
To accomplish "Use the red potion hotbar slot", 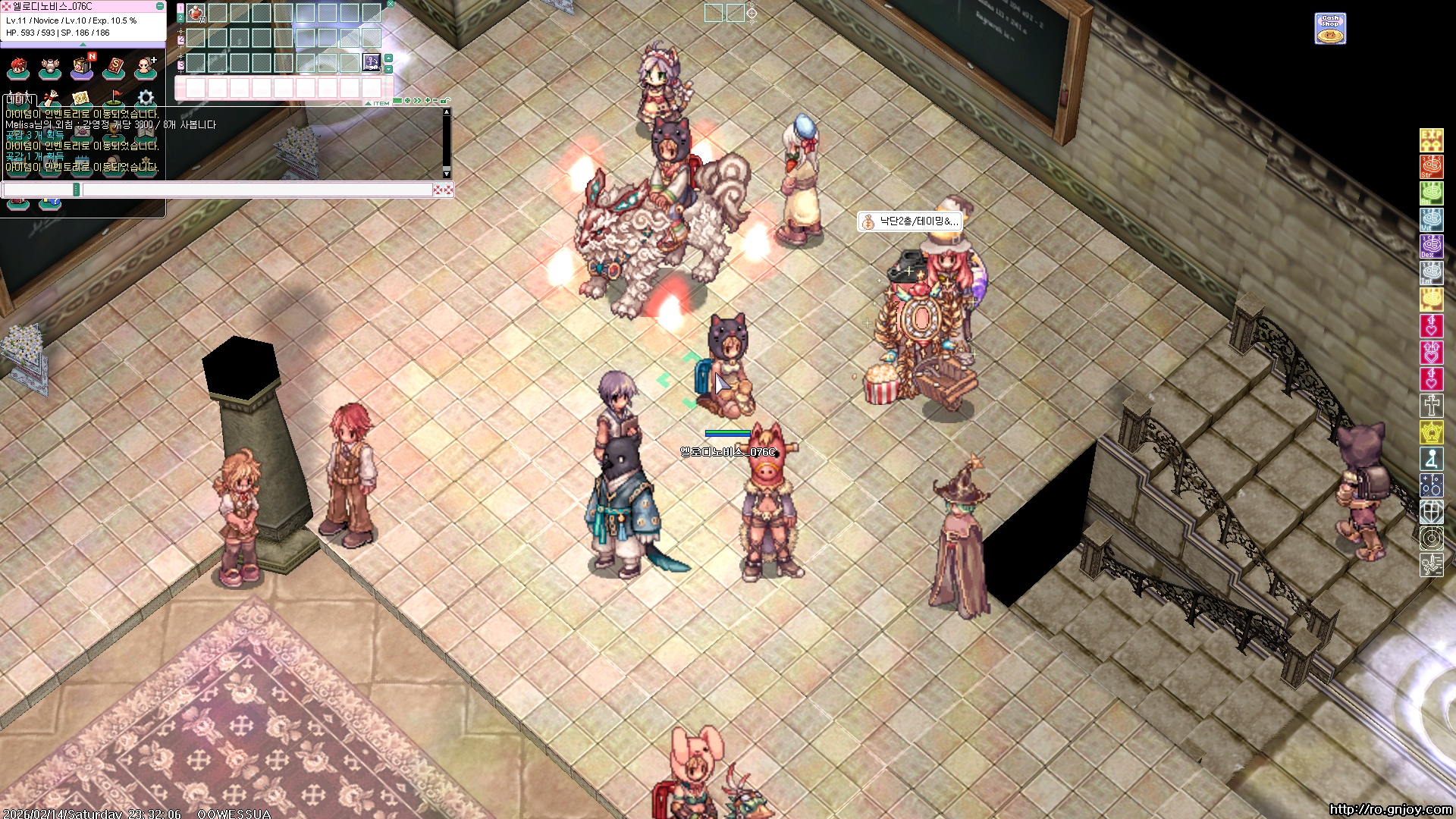I will 196,13.
